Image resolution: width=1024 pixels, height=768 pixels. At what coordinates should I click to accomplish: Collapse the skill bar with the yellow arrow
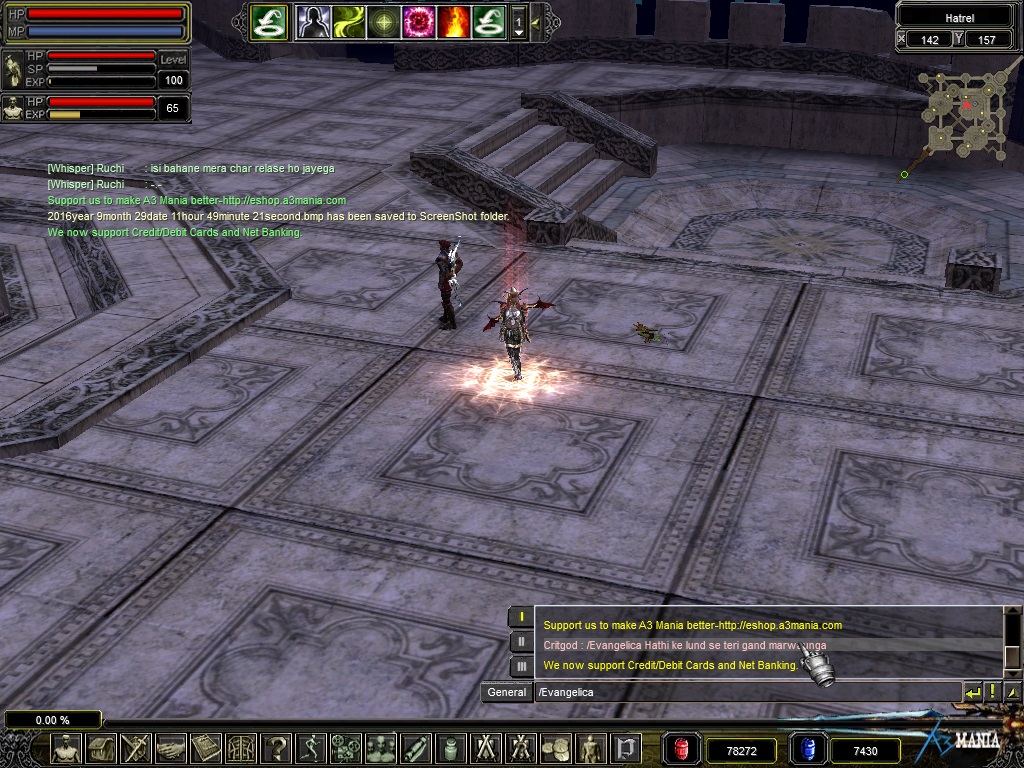537,21
